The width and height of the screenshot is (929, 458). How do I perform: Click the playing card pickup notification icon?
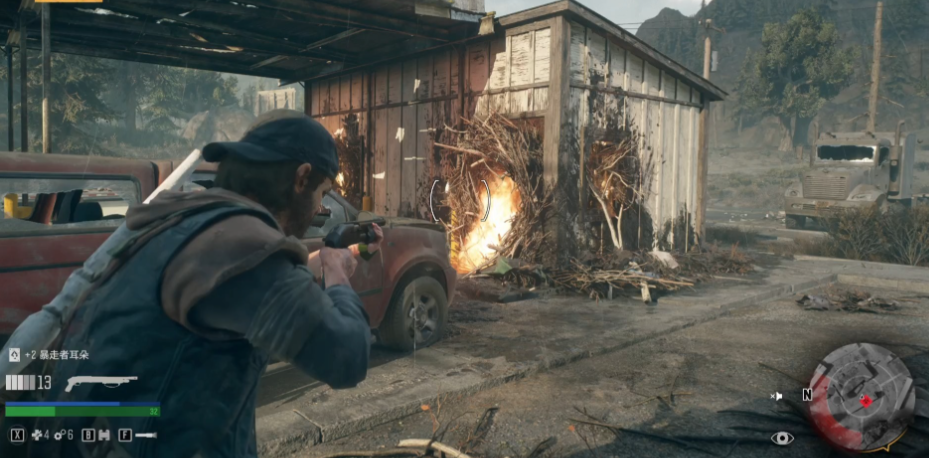coord(14,354)
